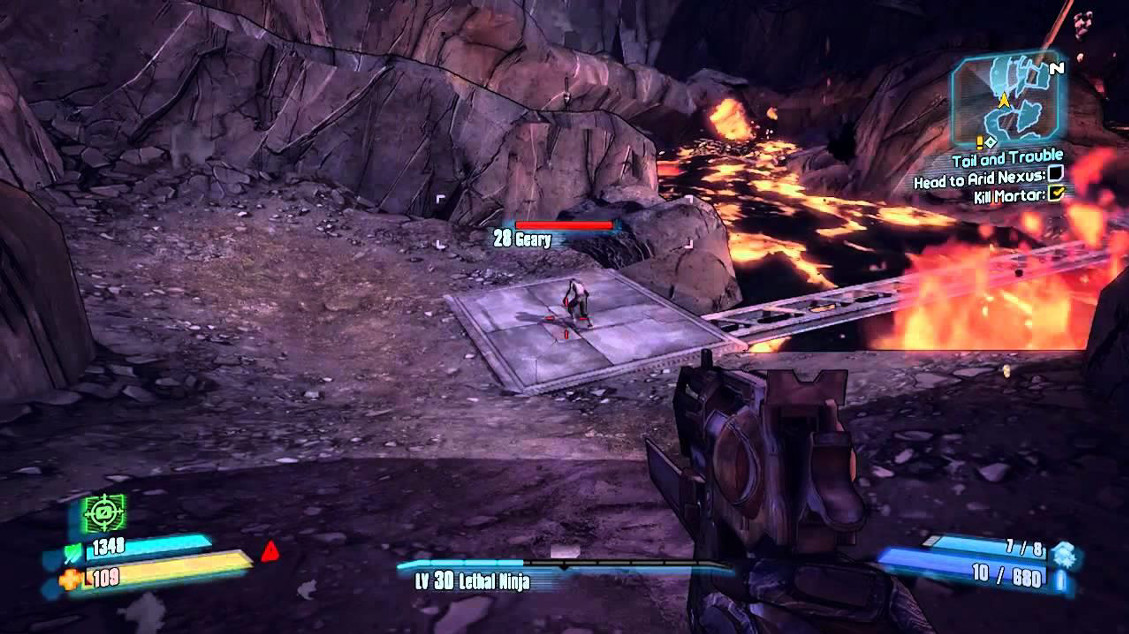Screen dimensions: 1129x634
Task: Toggle the Kill Mortar objective checkbox
Action: (1056, 194)
